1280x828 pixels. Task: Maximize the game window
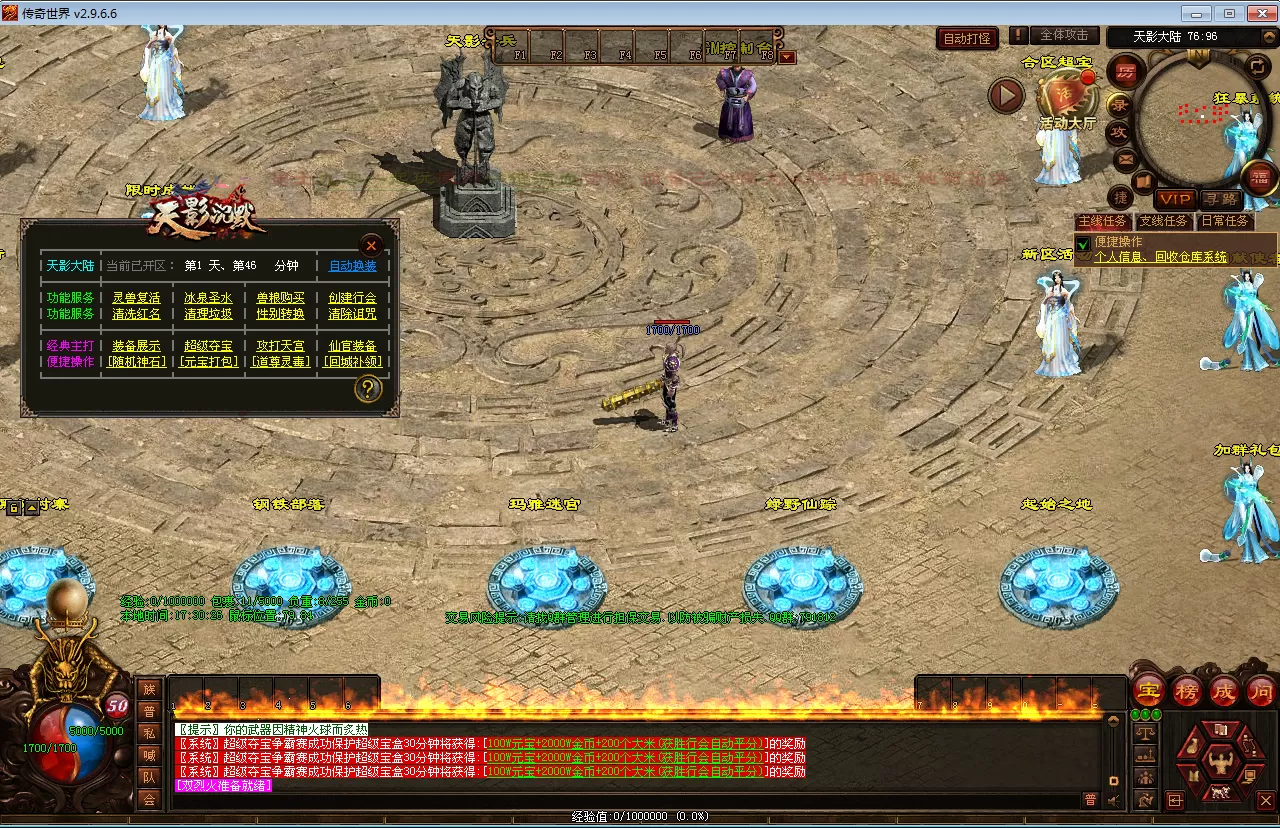point(1229,13)
